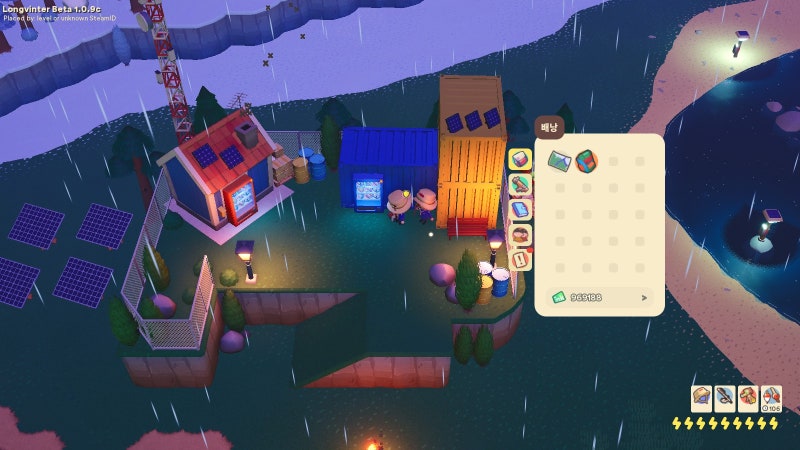Select the picture item in the backpack
The height and width of the screenshot is (450, 800).
(x=559, y=160)
